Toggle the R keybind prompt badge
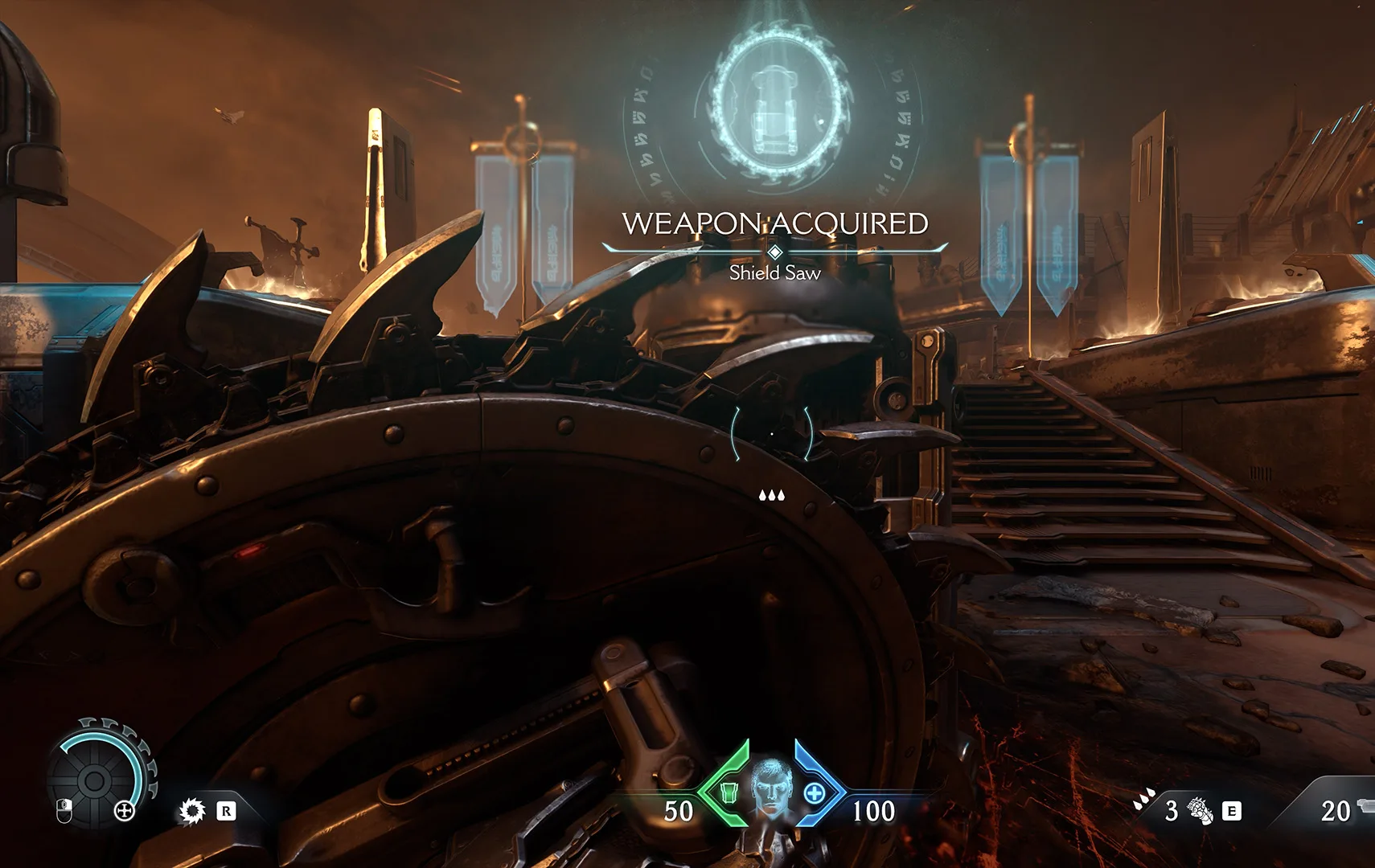This screenshot has height=868, width=1375. 227,813
